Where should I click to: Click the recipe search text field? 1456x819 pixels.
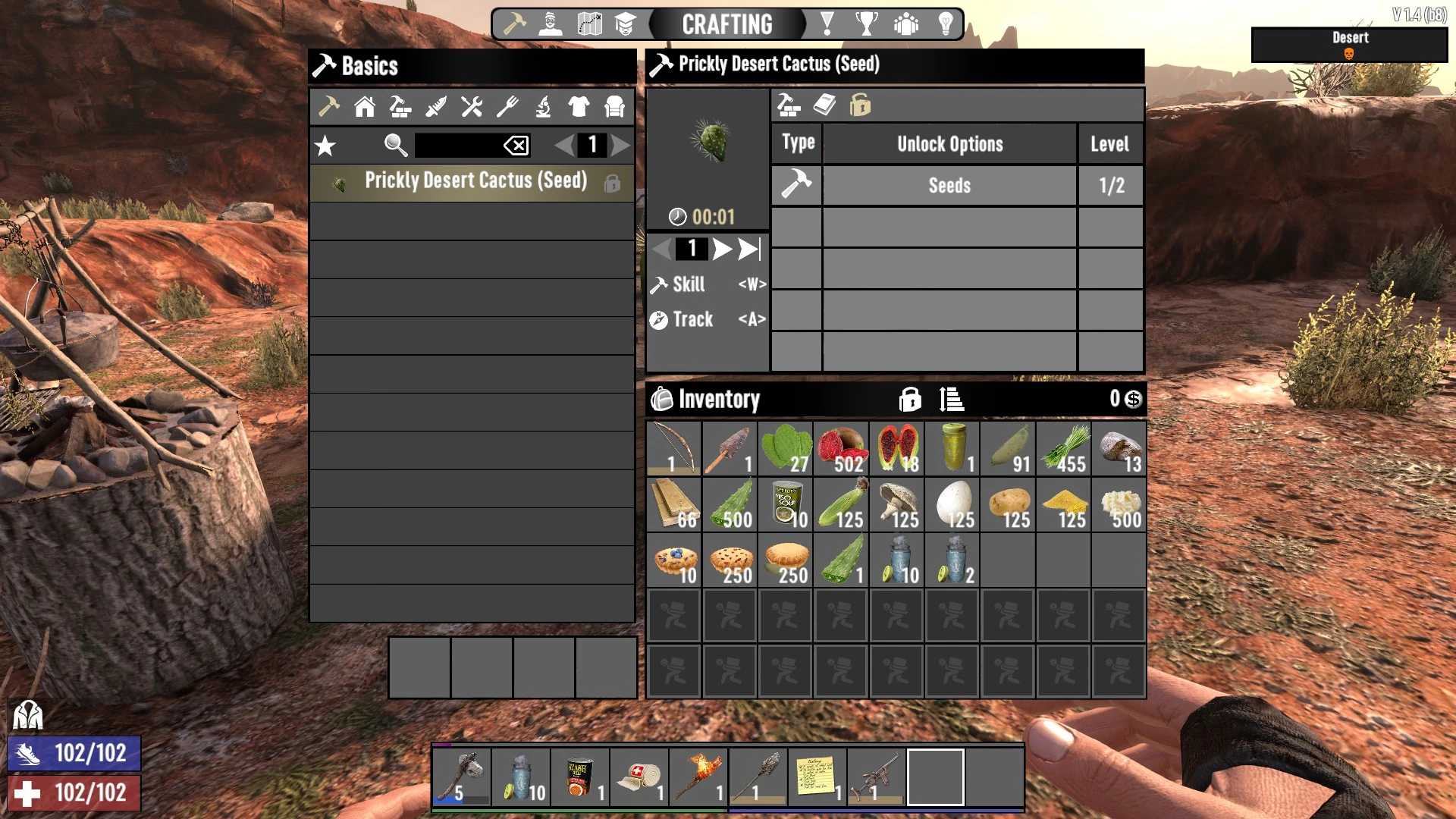tap(457, 146)
